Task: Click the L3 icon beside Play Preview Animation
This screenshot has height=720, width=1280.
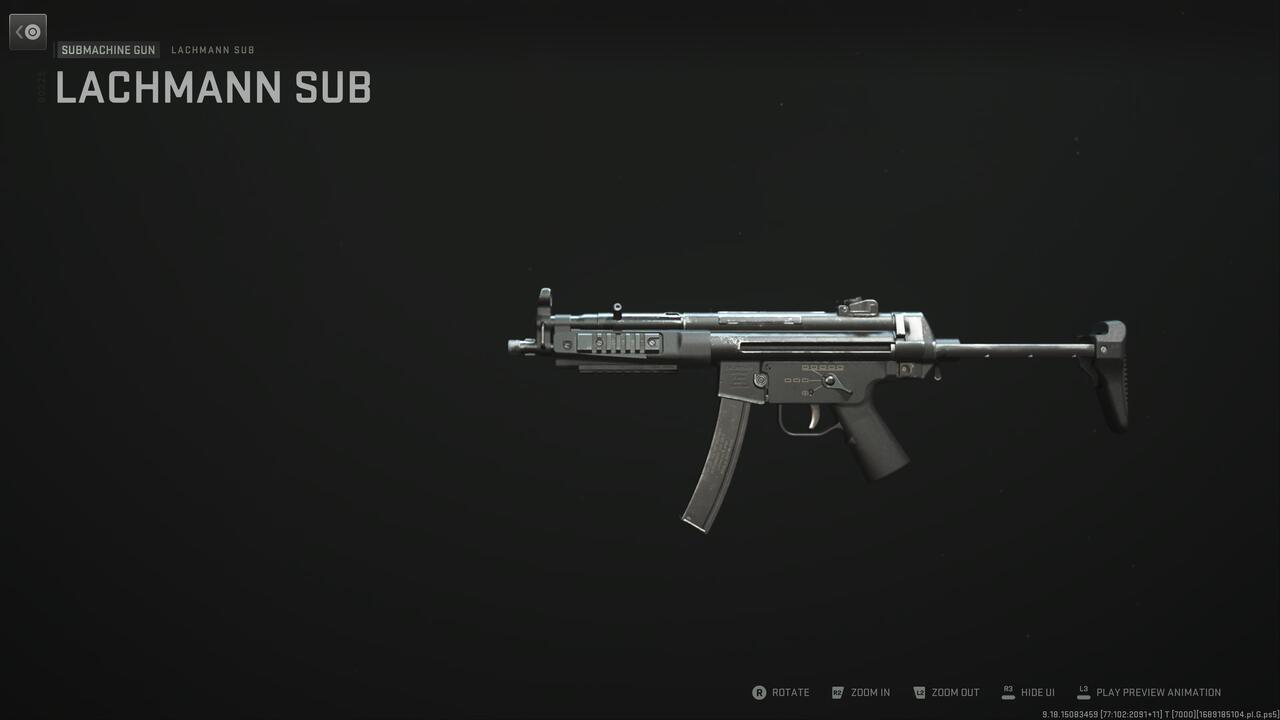Action: pos(1083,690)
